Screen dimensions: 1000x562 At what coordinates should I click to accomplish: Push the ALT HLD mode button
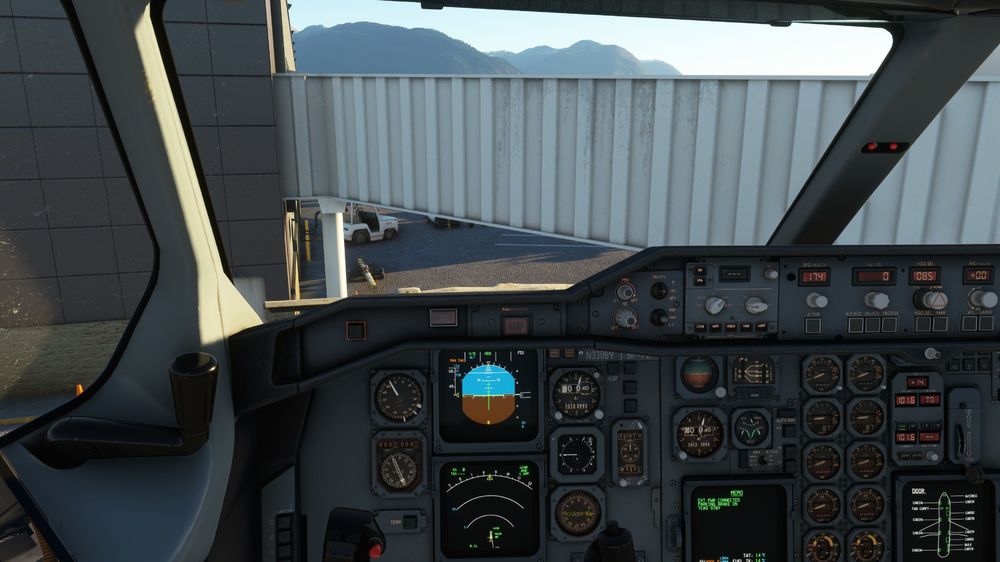coord(855,324)
